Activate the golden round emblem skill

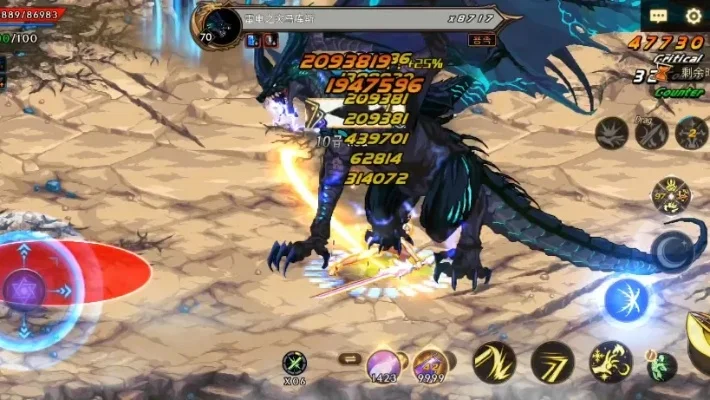670,195
